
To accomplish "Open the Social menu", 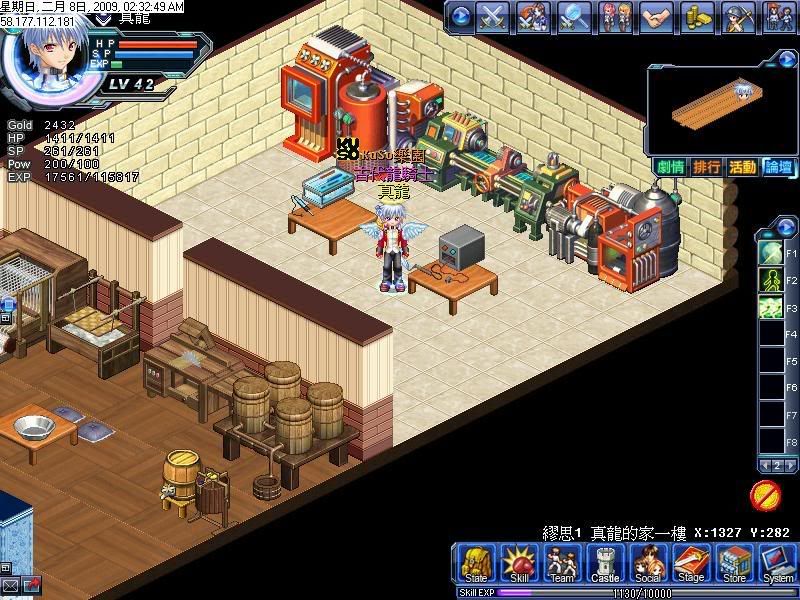I will pyautogui.click(x=649, y=564).
